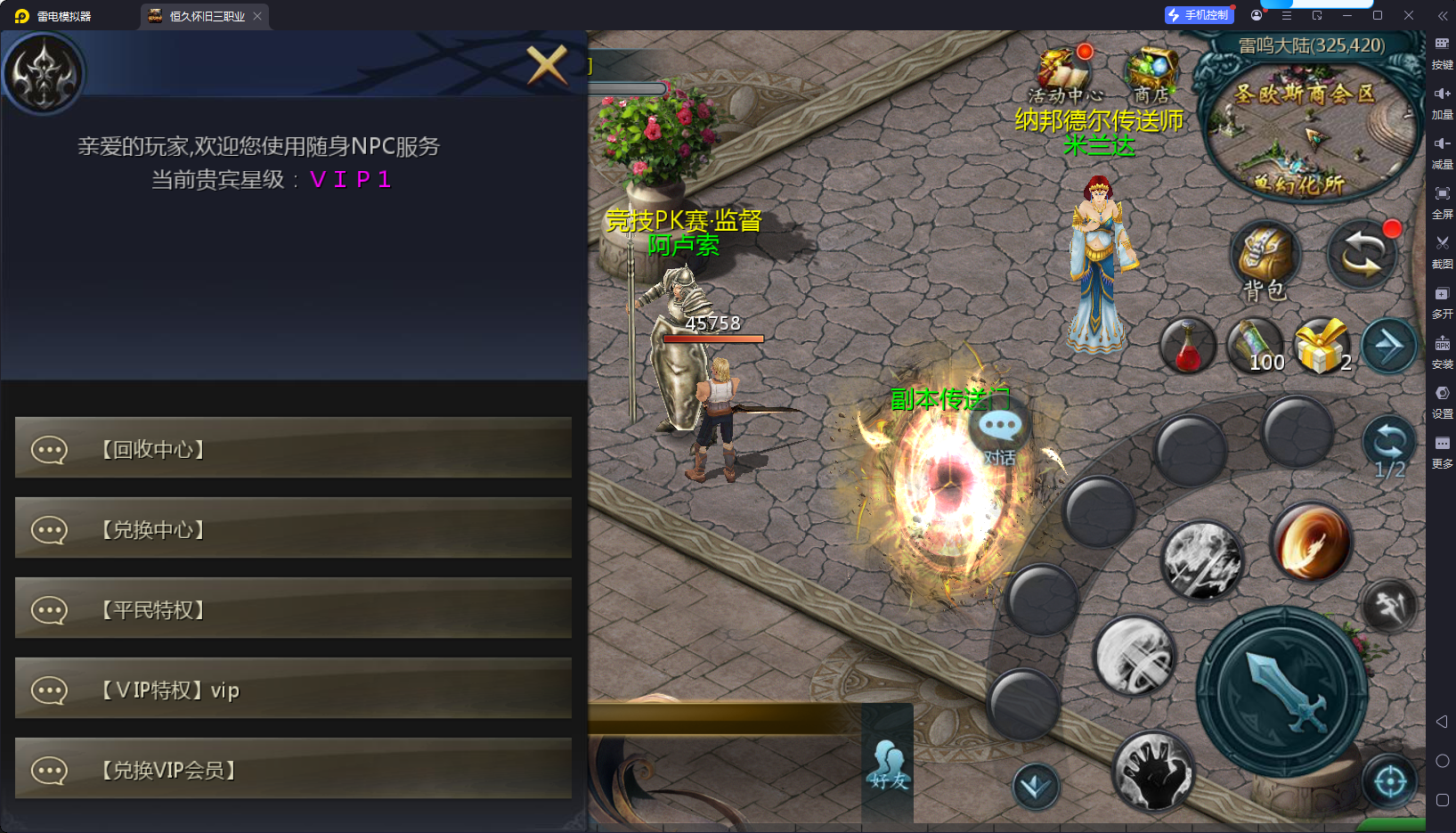Close the NPC service dialog

(547, 64)
